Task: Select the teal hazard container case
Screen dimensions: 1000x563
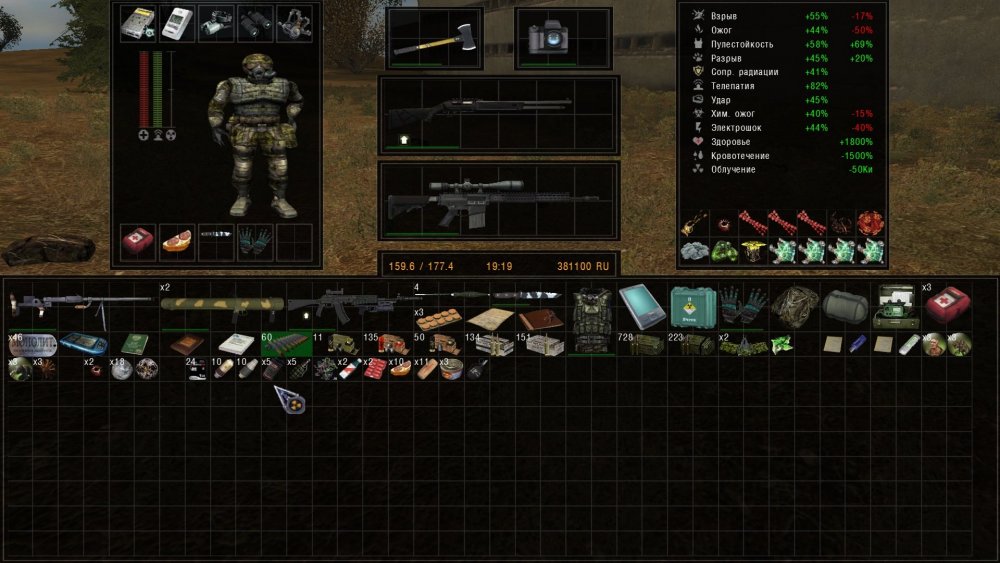Action: pyautogui.click(x=691, y=304)
